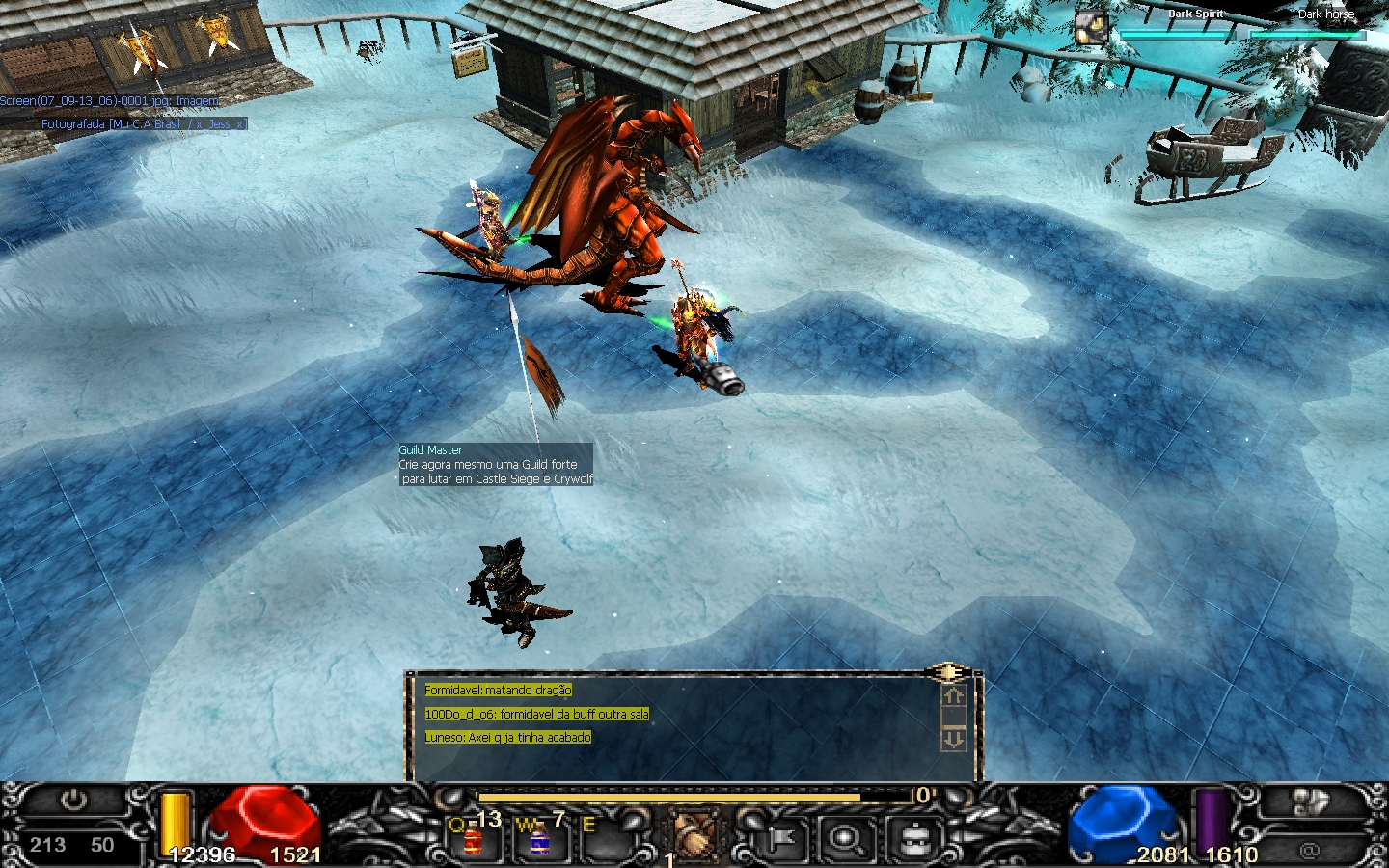Click Luneso's chat message

[507, 737]
